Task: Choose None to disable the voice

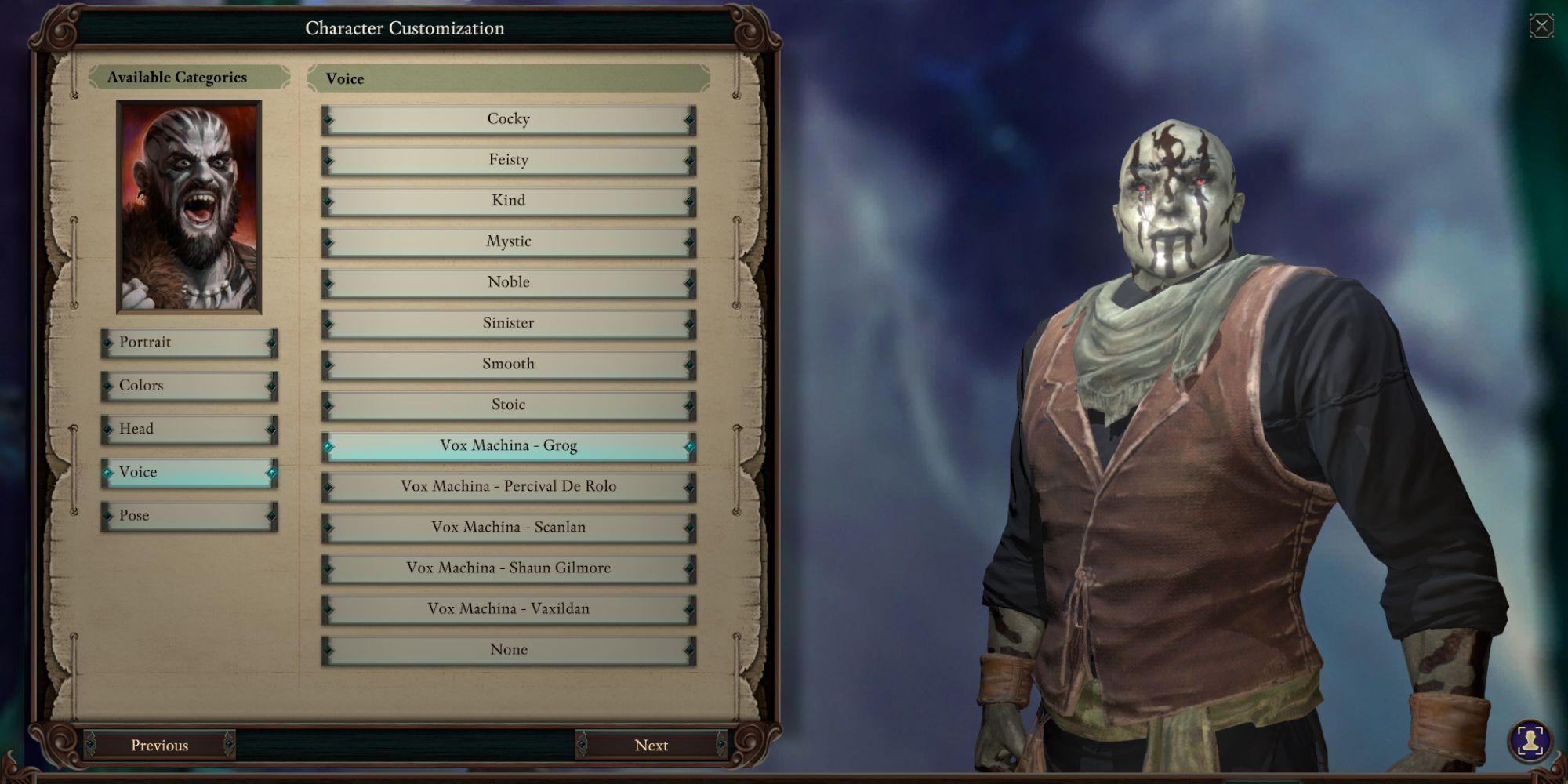Action: tap(510, 648)
